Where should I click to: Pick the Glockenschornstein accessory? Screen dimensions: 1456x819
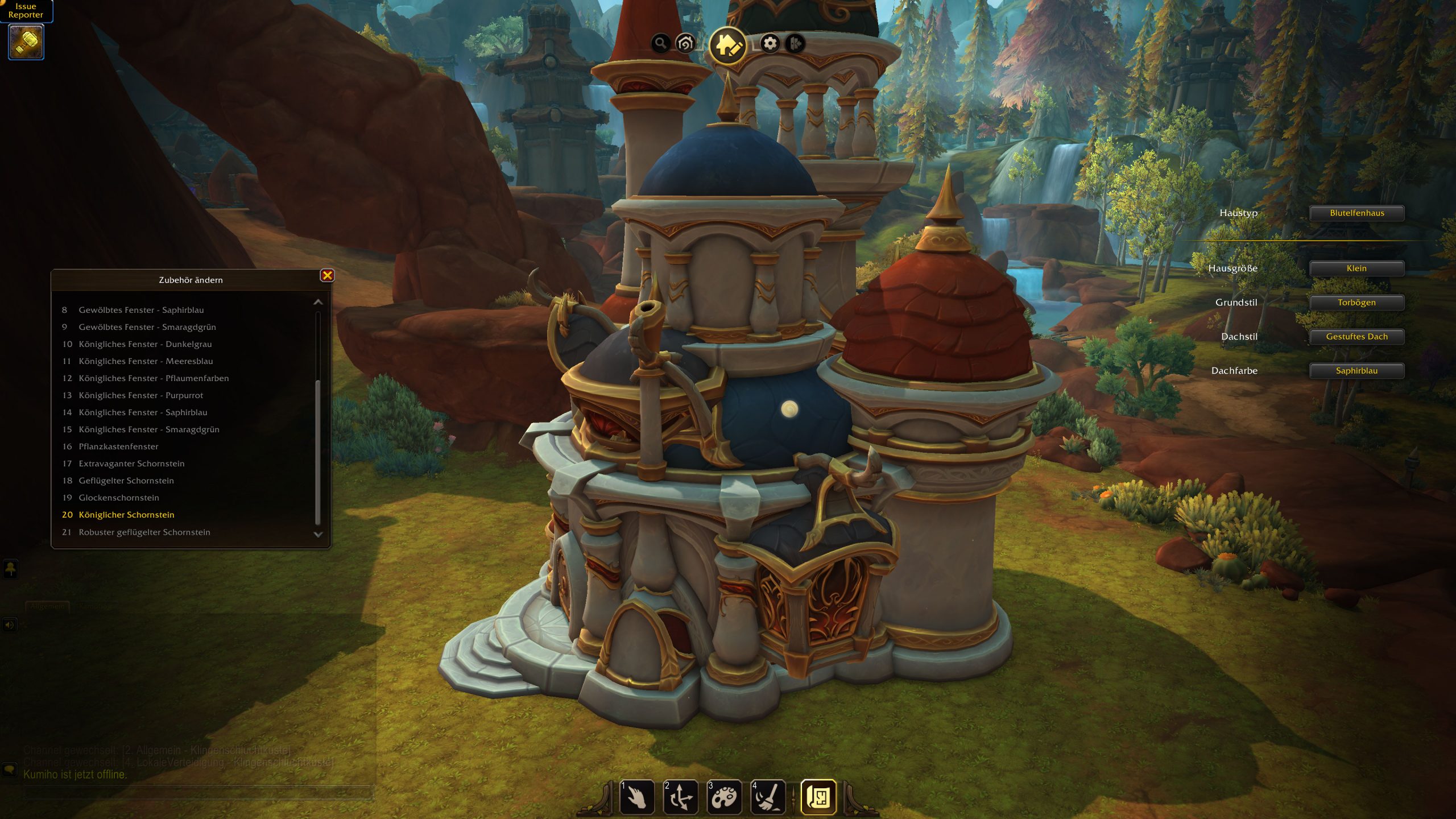tap(119, 498)
